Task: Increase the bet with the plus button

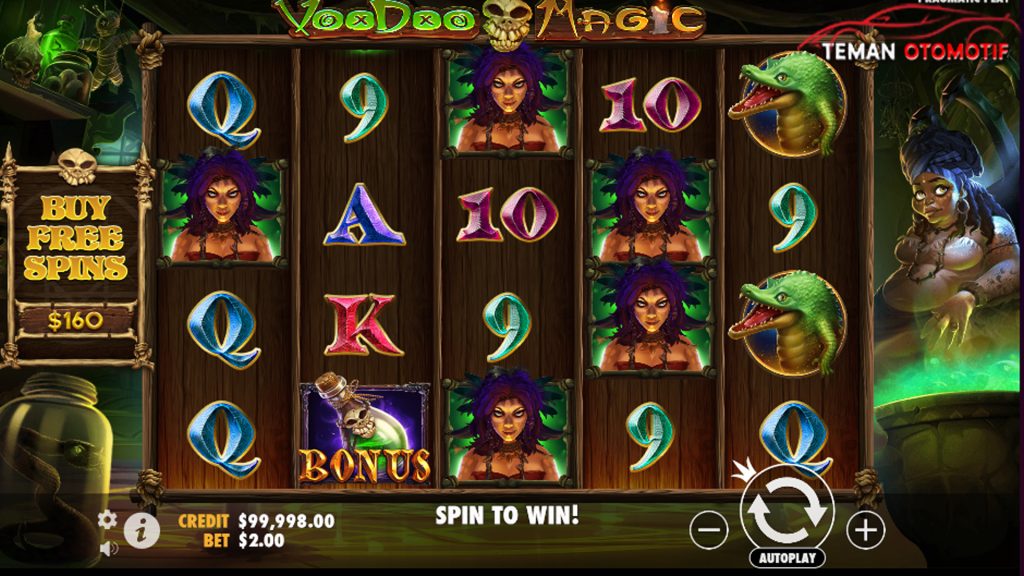Action: pyautogui.click(x=865, y=530)
